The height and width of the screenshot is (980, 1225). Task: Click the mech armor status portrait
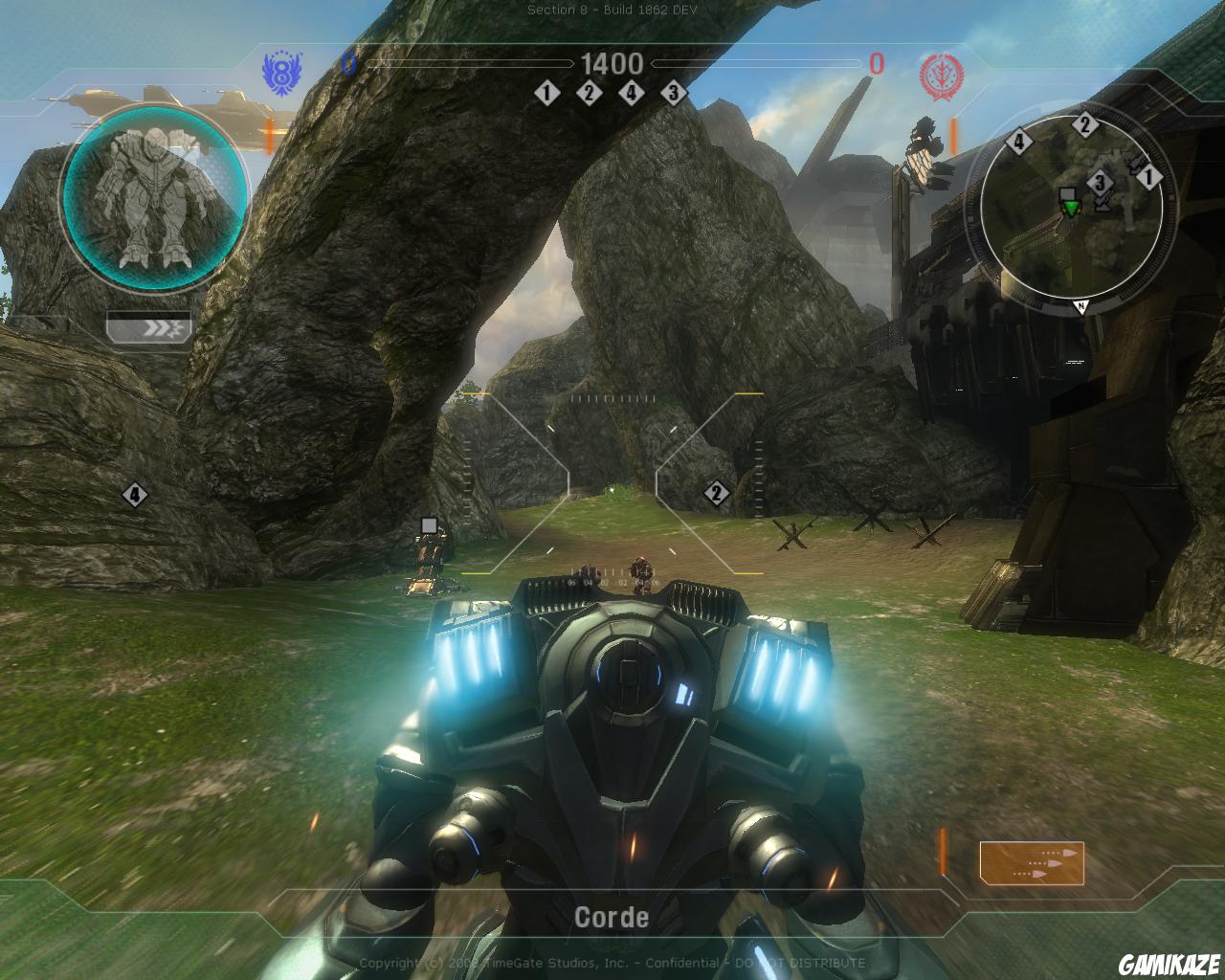click(154, 198)
